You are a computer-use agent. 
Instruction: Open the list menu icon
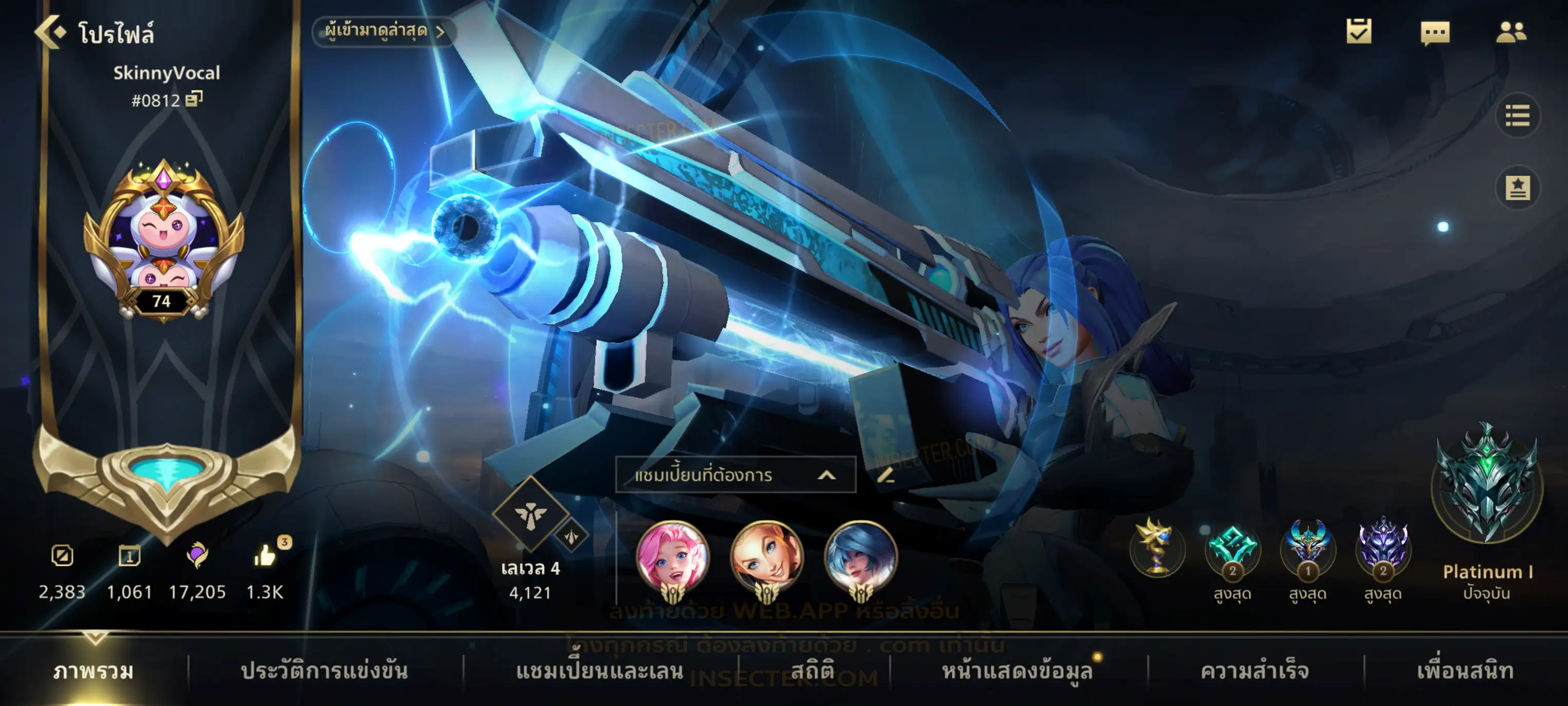point(1517,116)
